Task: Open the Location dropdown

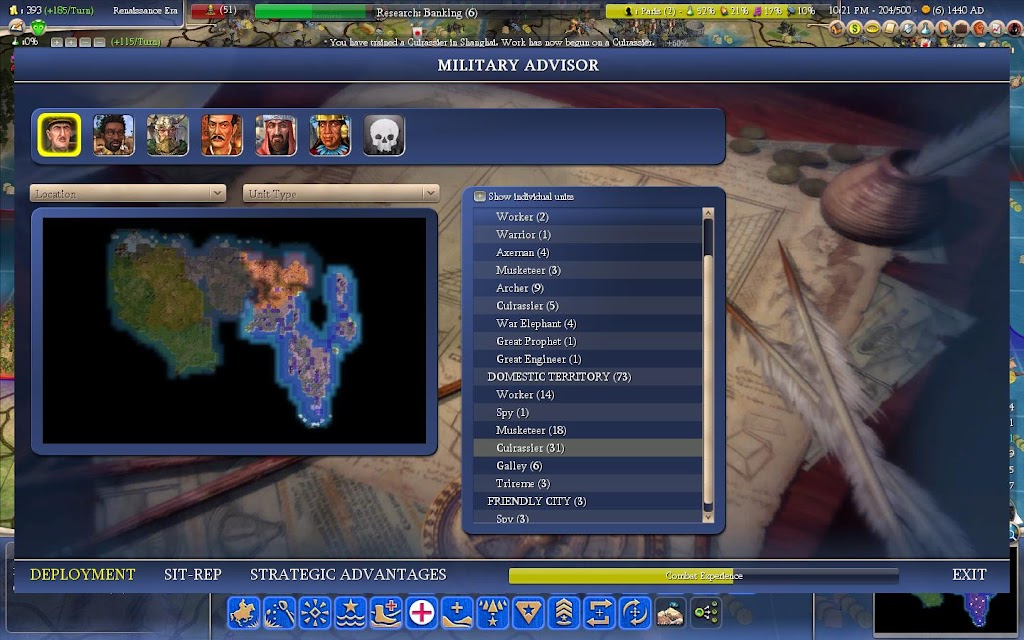Action: point(128,193)
